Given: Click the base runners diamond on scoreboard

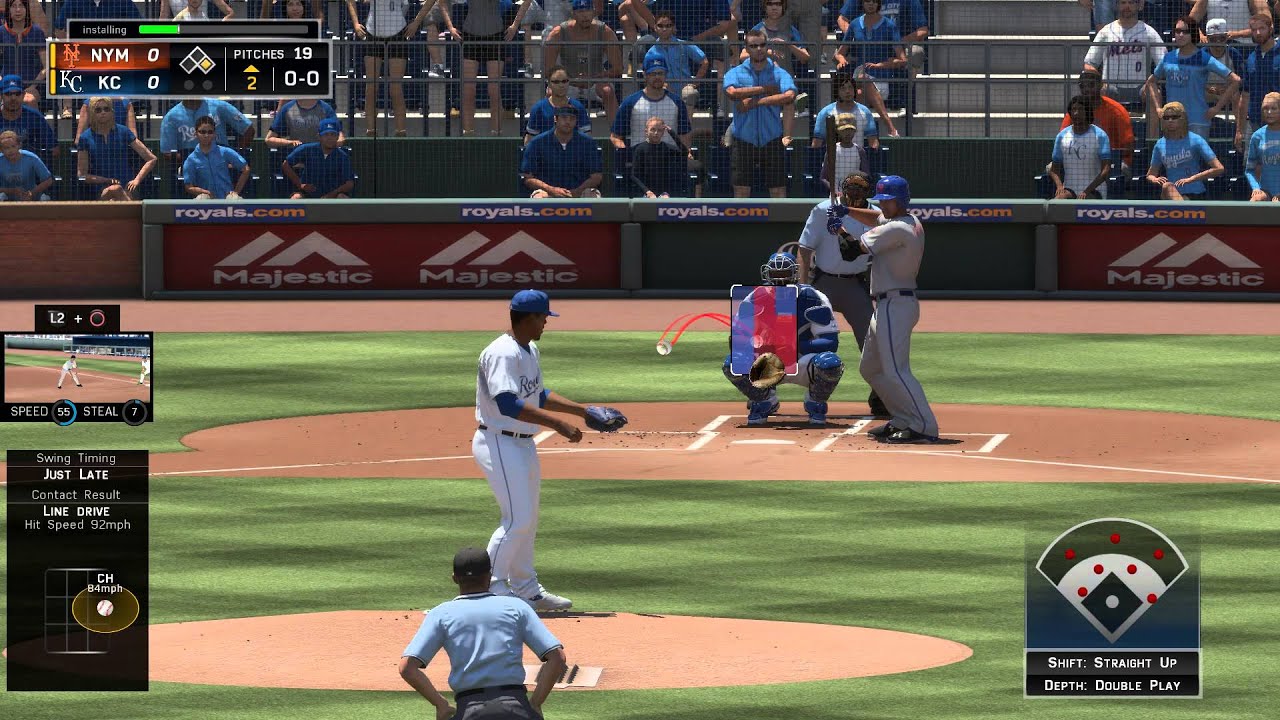Looking at the screenshot, I should [x=198, y=64].
